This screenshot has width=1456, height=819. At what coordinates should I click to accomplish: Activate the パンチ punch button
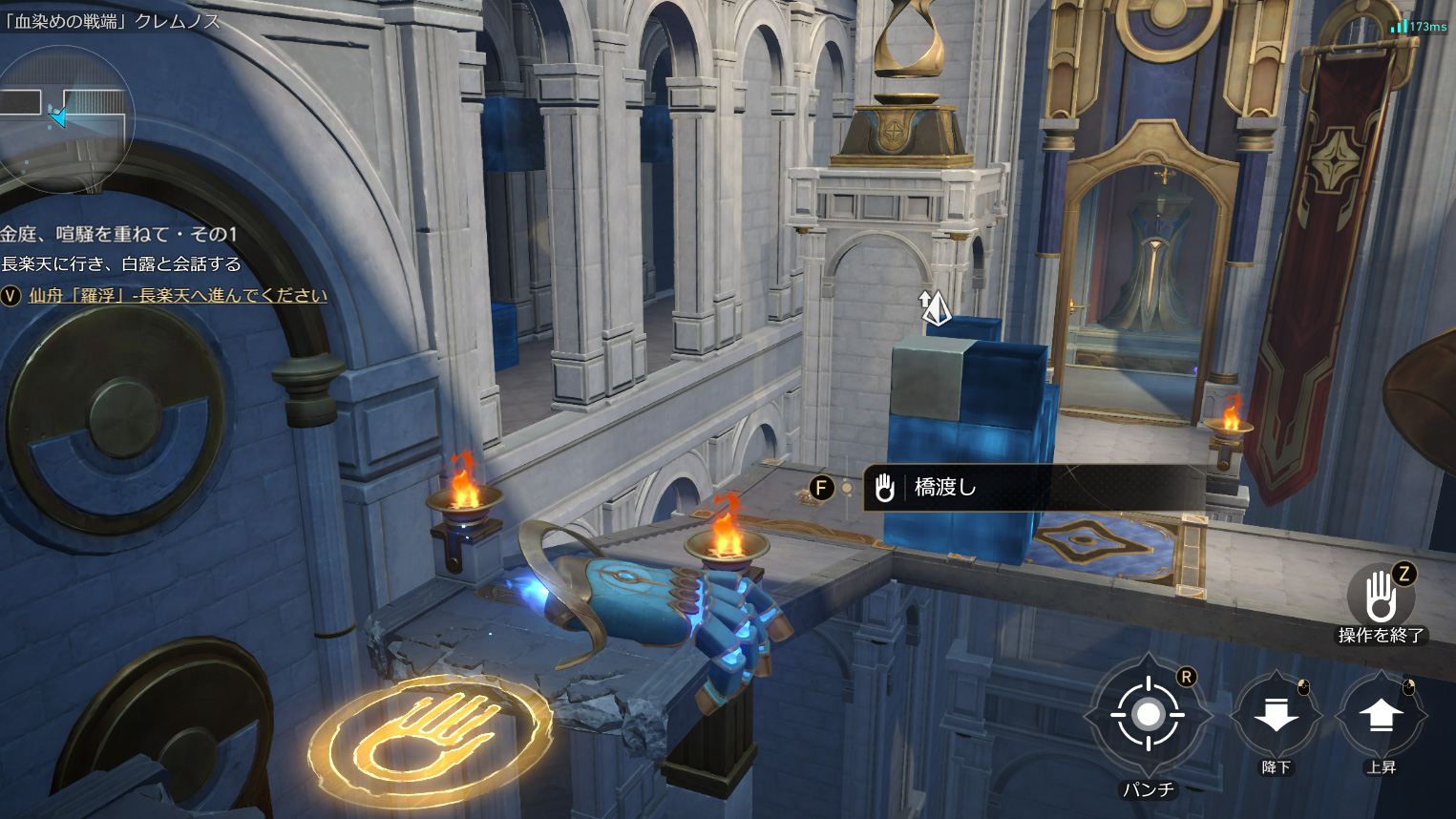[x=1148, y=715]
